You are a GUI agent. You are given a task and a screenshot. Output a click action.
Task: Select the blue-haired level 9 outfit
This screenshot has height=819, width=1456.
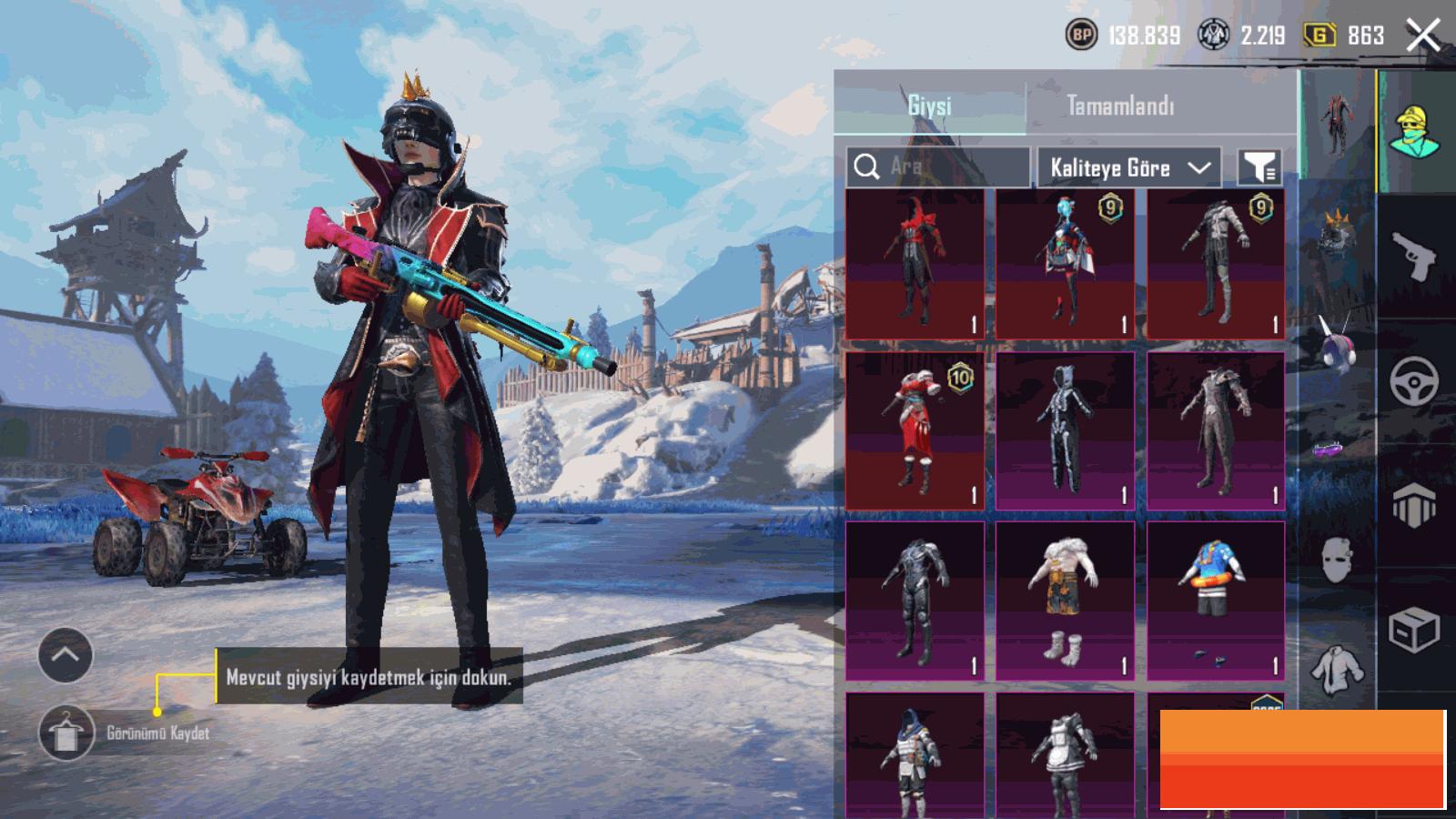pos(1065,264)
